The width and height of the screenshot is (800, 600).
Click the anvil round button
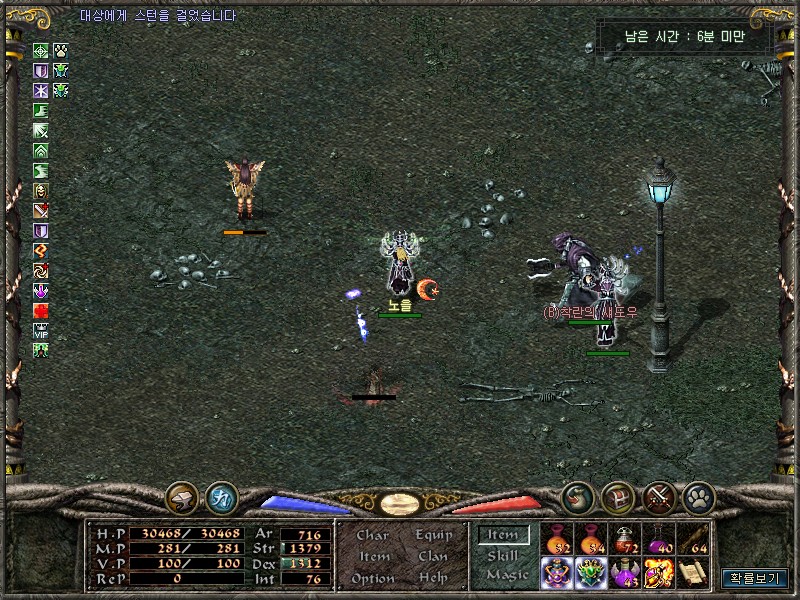(x=182, y=495)
